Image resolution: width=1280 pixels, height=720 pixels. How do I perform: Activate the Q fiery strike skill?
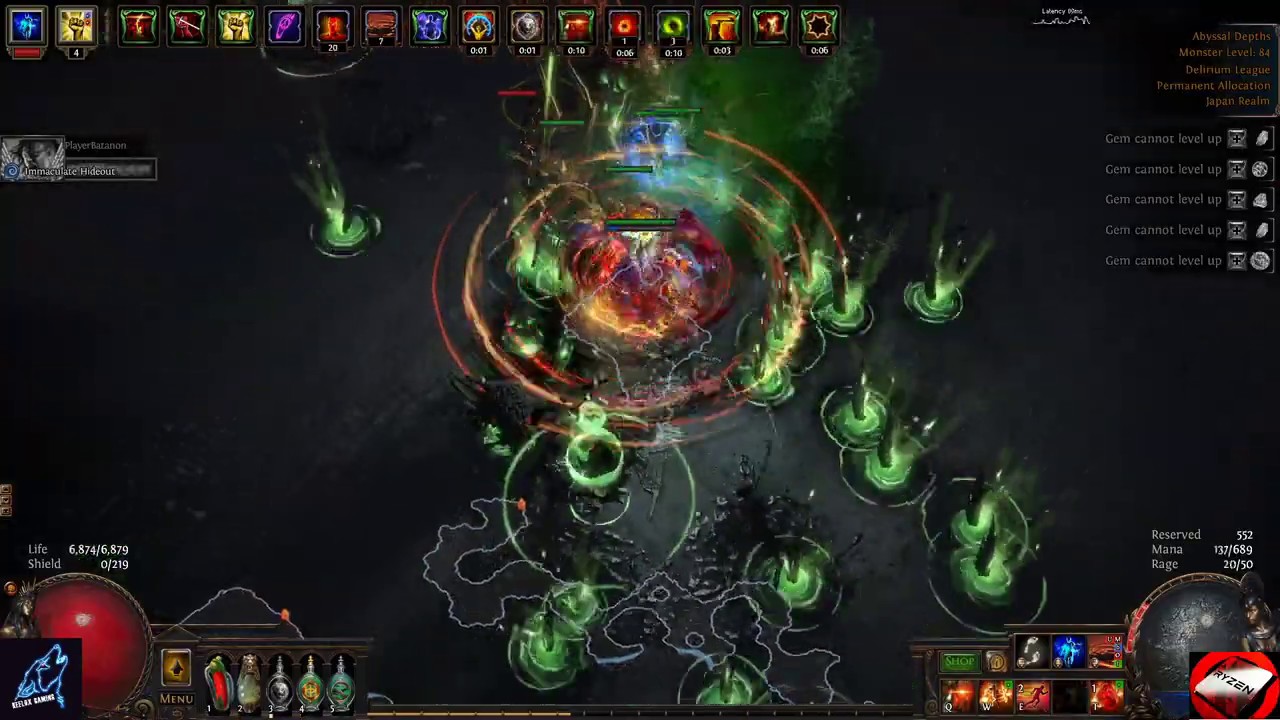tap(958, 695)
